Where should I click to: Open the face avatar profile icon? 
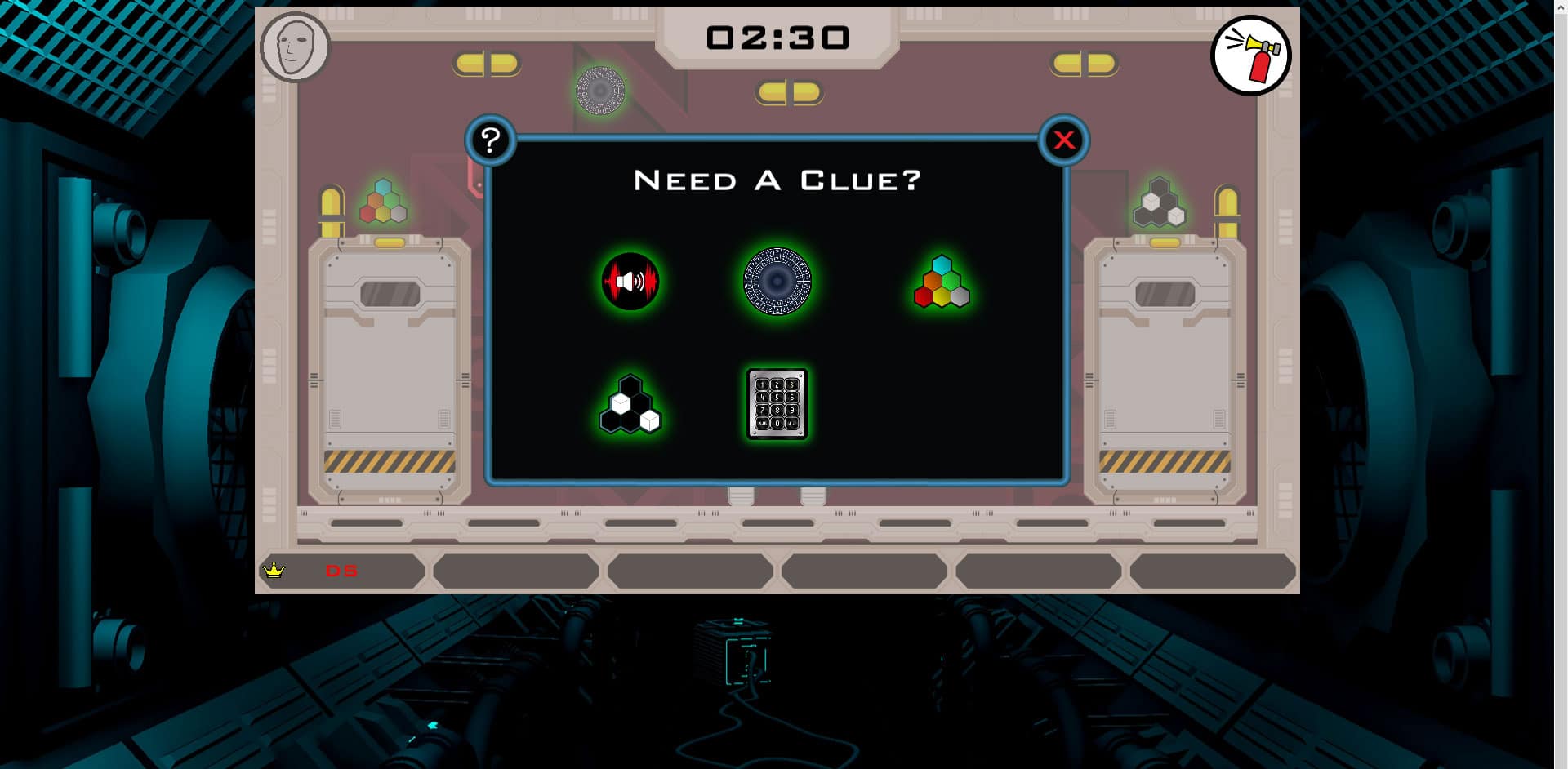295,47
